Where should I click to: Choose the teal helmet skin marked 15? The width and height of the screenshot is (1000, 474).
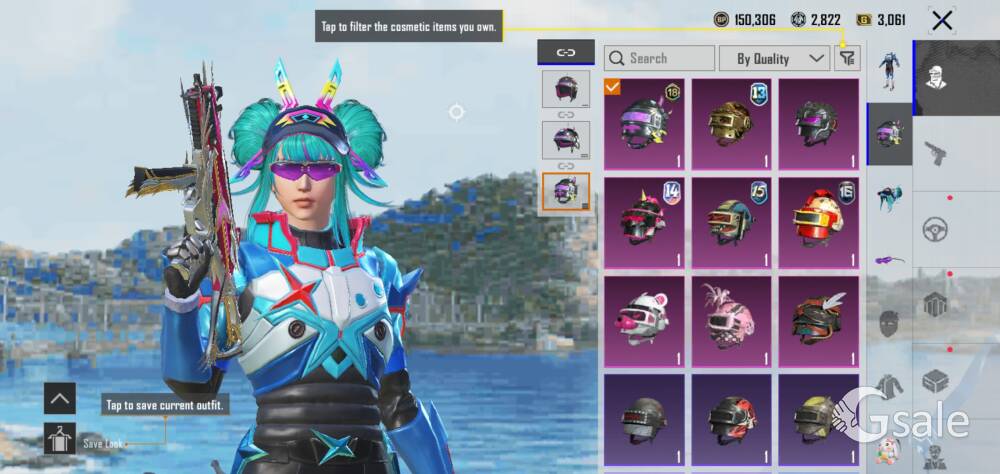[731, 222]
